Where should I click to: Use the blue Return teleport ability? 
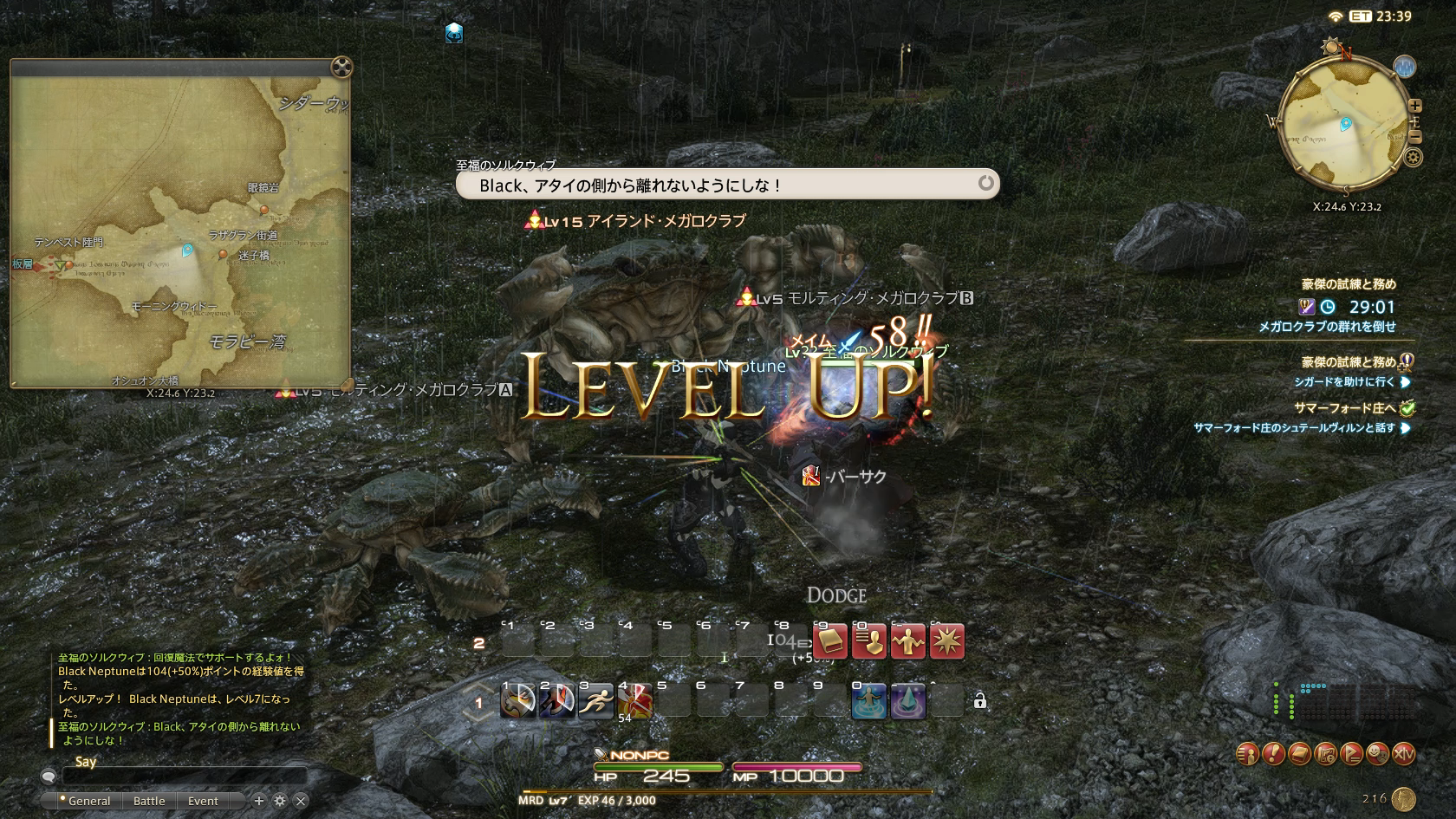coord(868,701)
